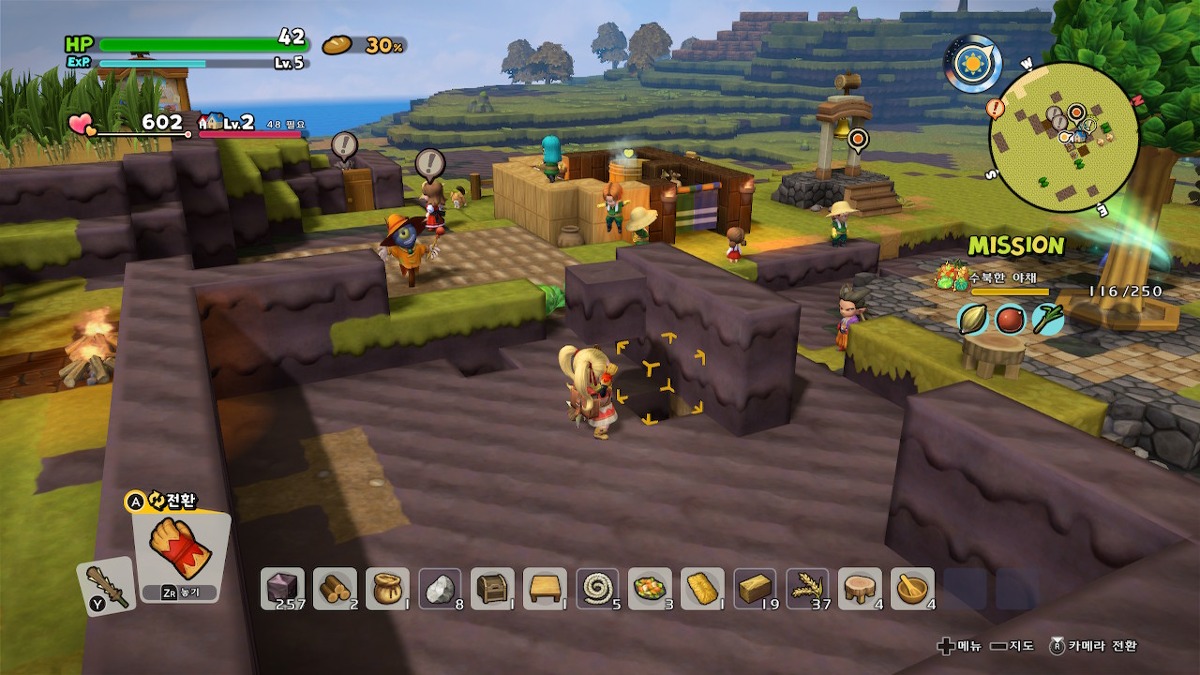Choose the hay block hotbar slot
This screenshot has height=675, width=1200.
point(755,588)
